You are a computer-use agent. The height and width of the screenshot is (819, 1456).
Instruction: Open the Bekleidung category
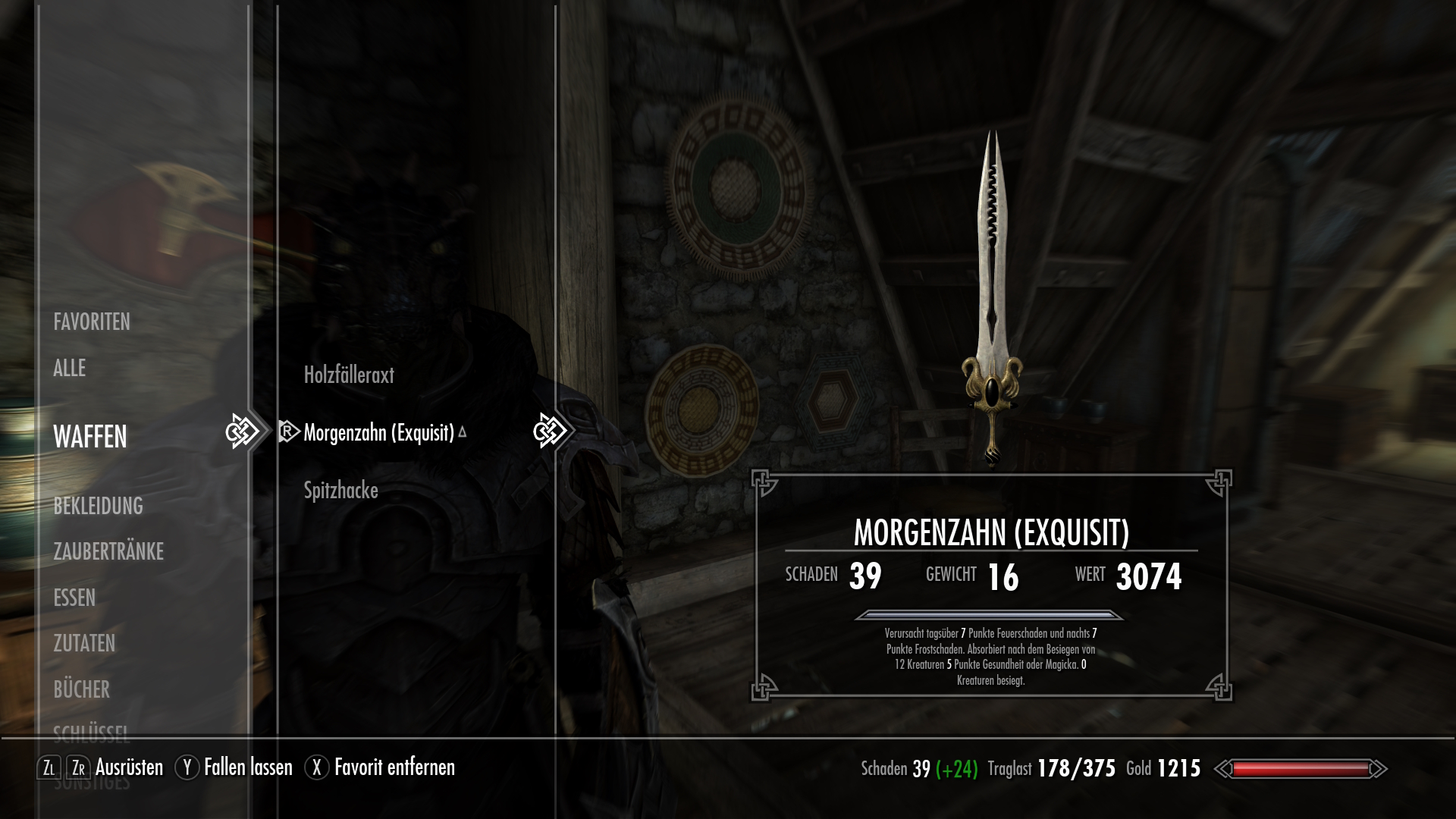click(x=98, y=506)
